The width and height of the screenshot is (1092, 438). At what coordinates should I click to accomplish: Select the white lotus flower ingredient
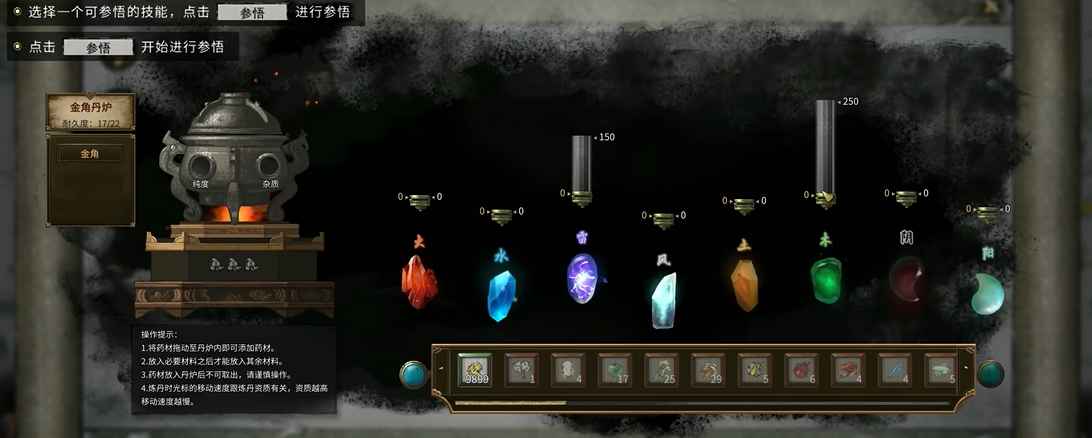coord(521,370)
